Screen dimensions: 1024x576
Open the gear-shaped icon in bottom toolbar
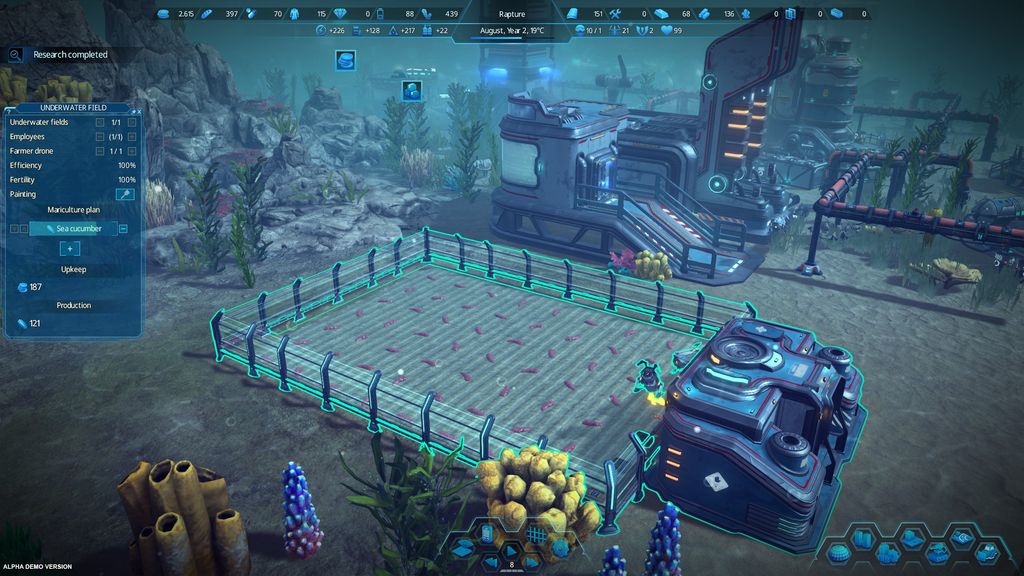[560, 548]
